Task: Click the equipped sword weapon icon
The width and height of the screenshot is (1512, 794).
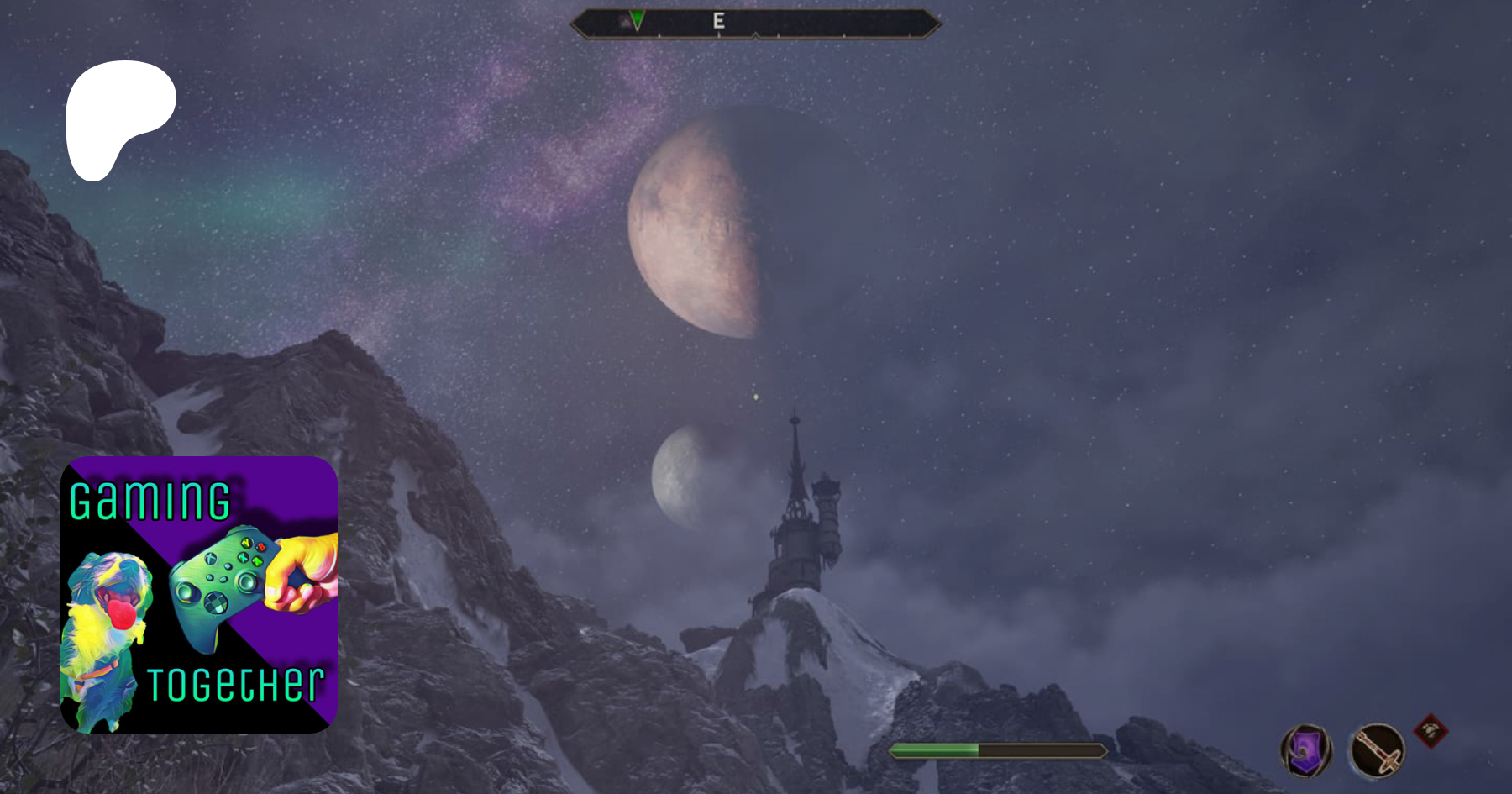Action: click(1377, 749)
